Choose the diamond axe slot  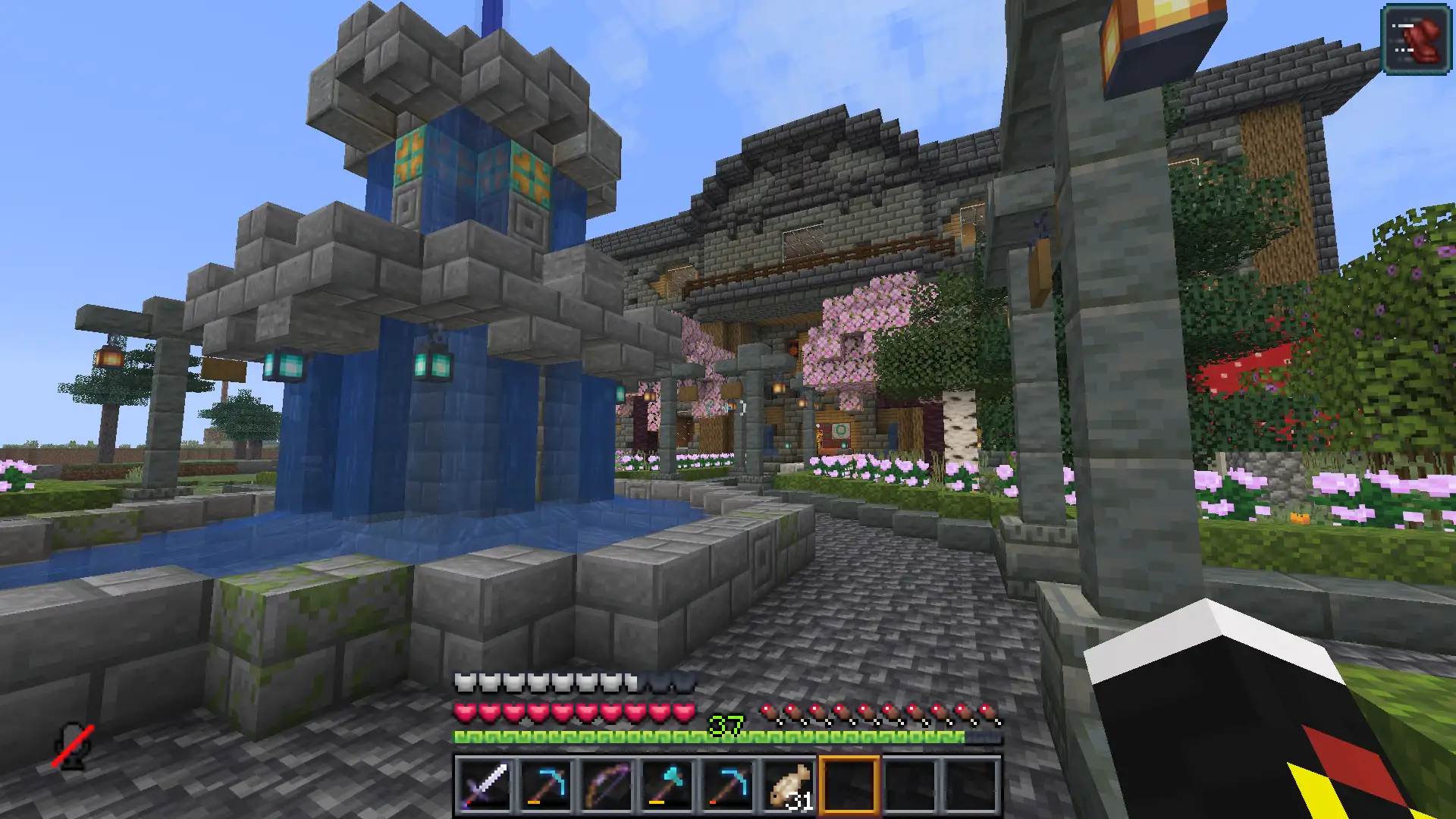click(x=667, y=786)
